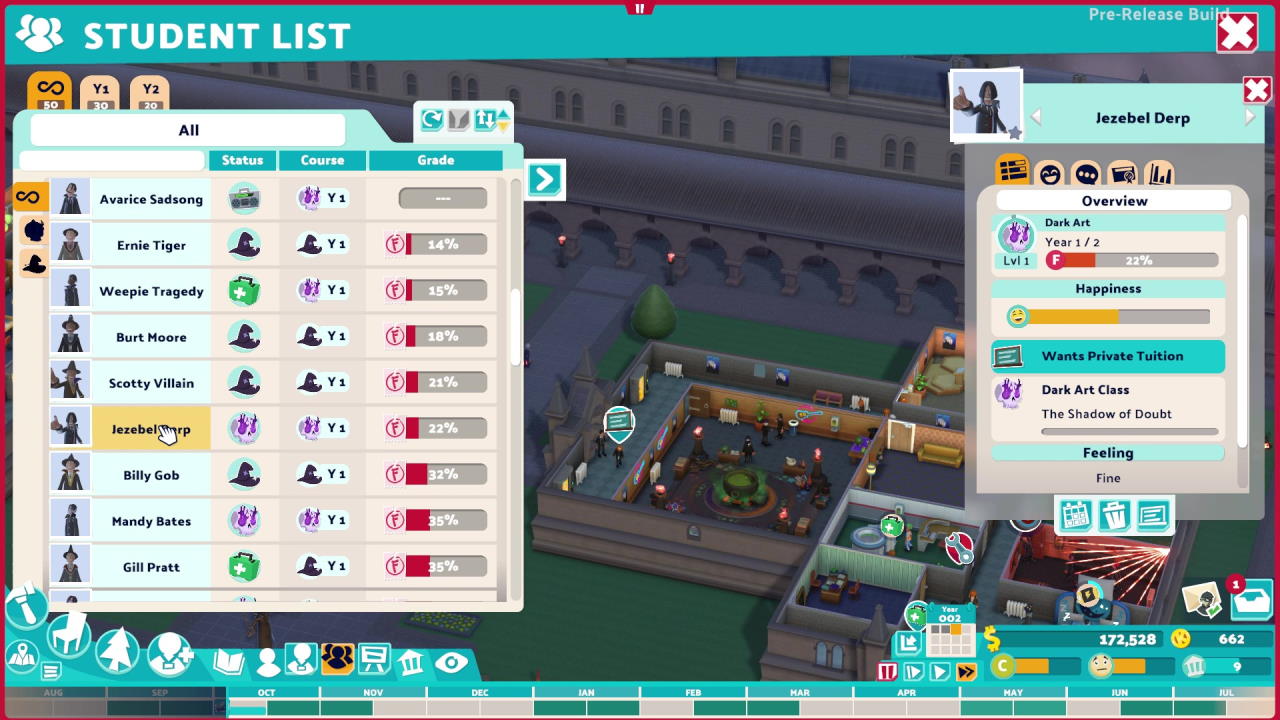Switch to the Y2 year filter tab
The height and width of the screenshot is (720, 1280).
(150, 94)
